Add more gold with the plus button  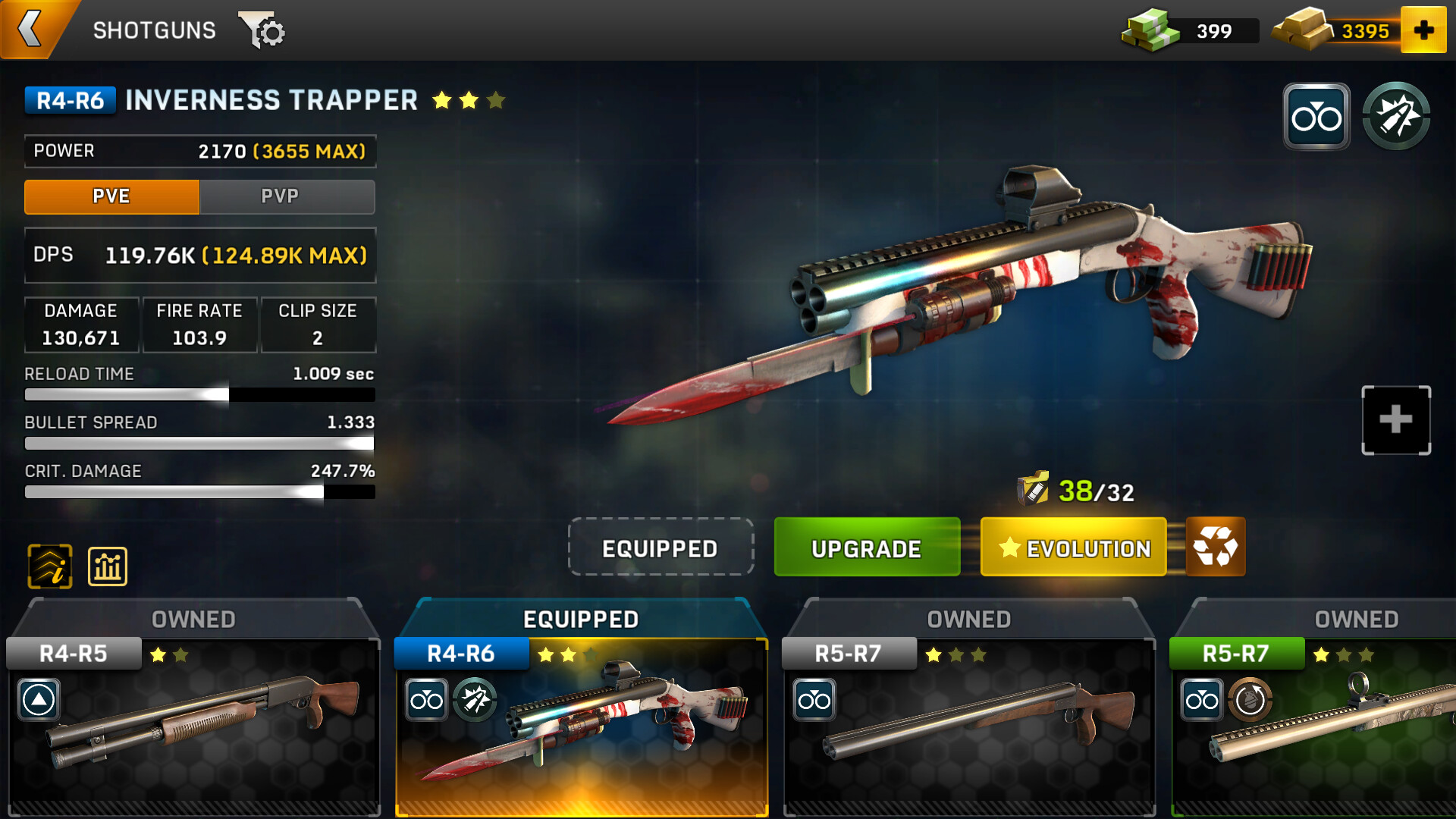point(1423,30)
